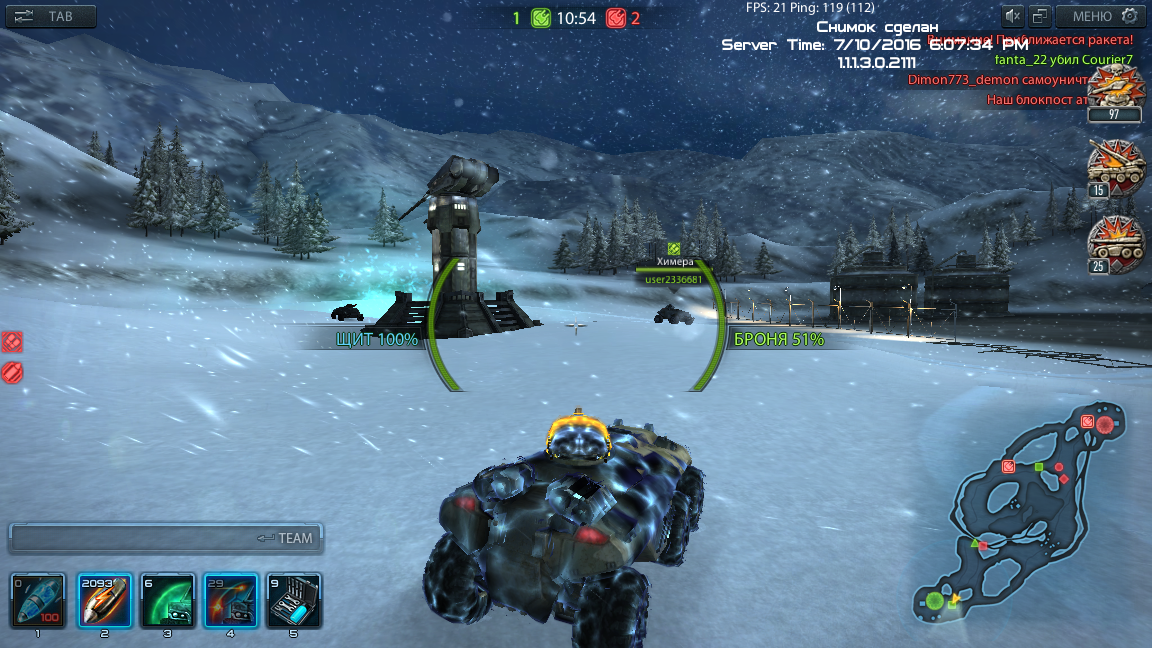
Task: Open the scoreboard with the TAB button
Action: pos(51,16)
